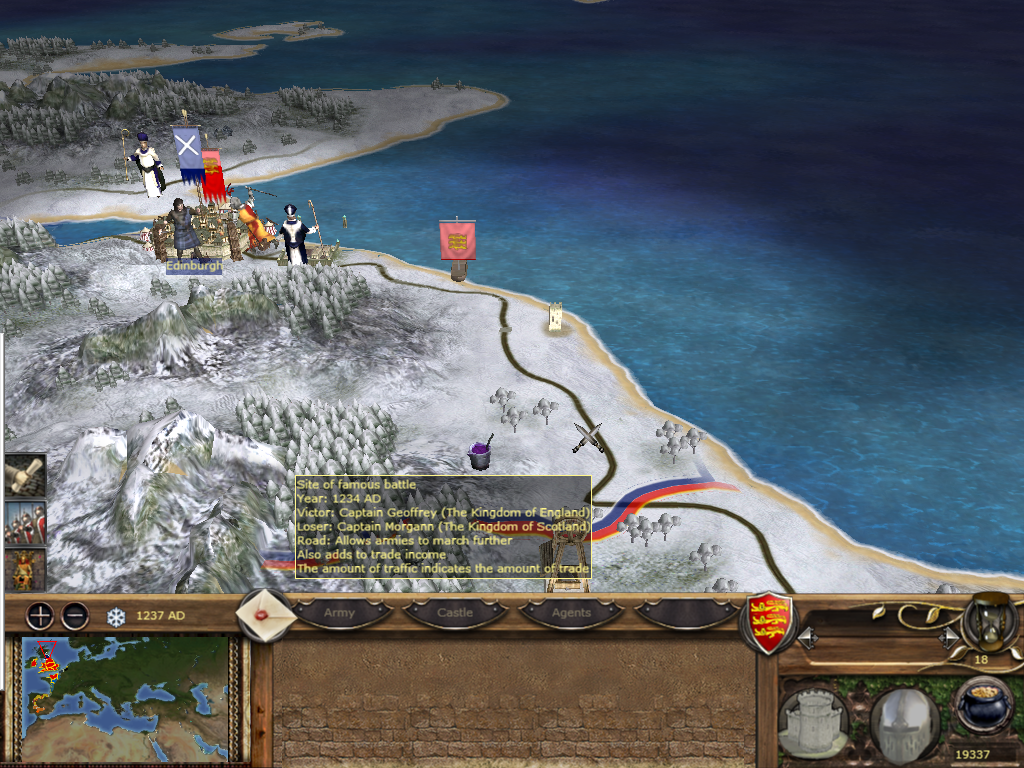This screenshot has height=768, width=1024.
Task: Click the Europe minimap
Action: pyautogui.click(x=125, y=698)
